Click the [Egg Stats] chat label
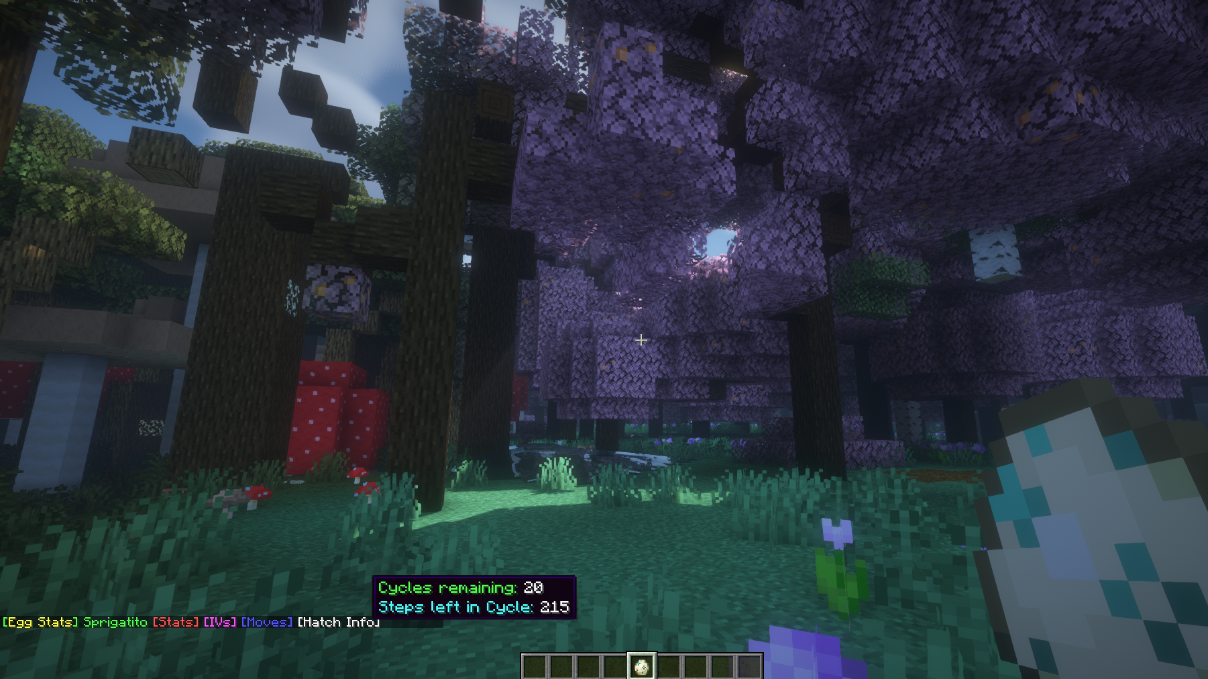 pyautogui.click(x=40, y=622)
